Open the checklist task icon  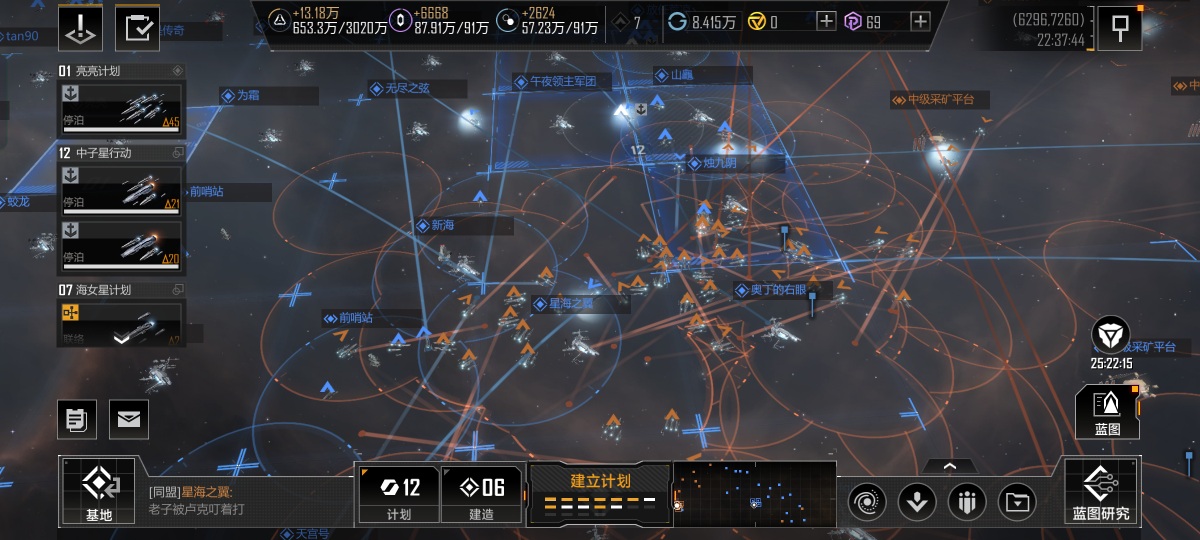(x=137, y=27)
